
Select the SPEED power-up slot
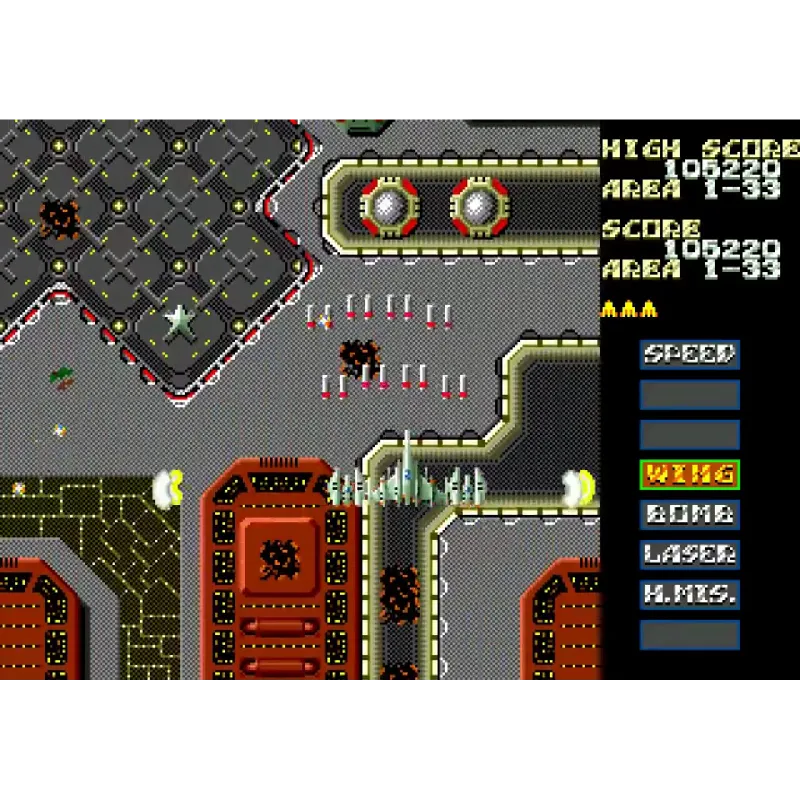click(689, 355)
